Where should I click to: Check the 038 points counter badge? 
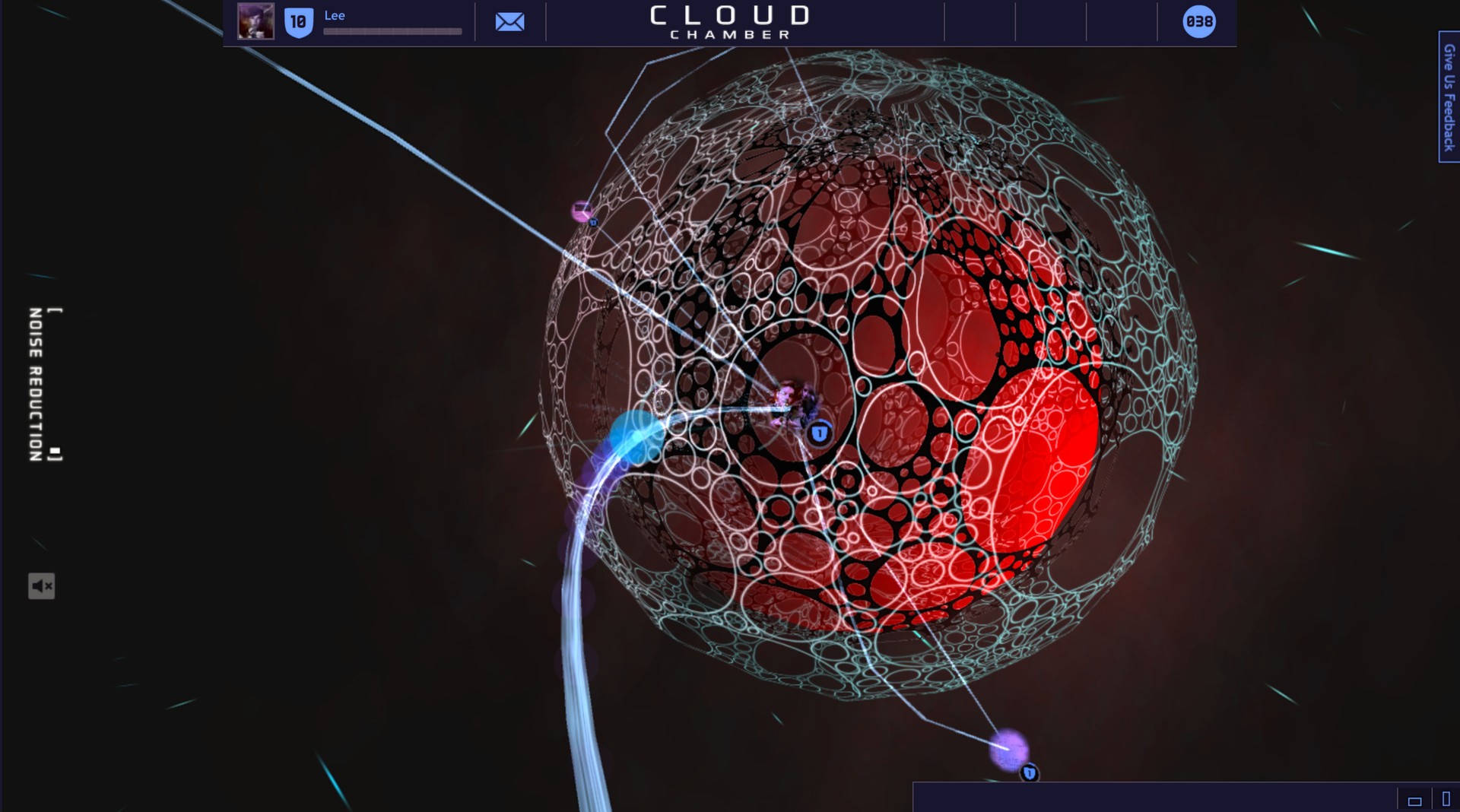(1198, 23)
